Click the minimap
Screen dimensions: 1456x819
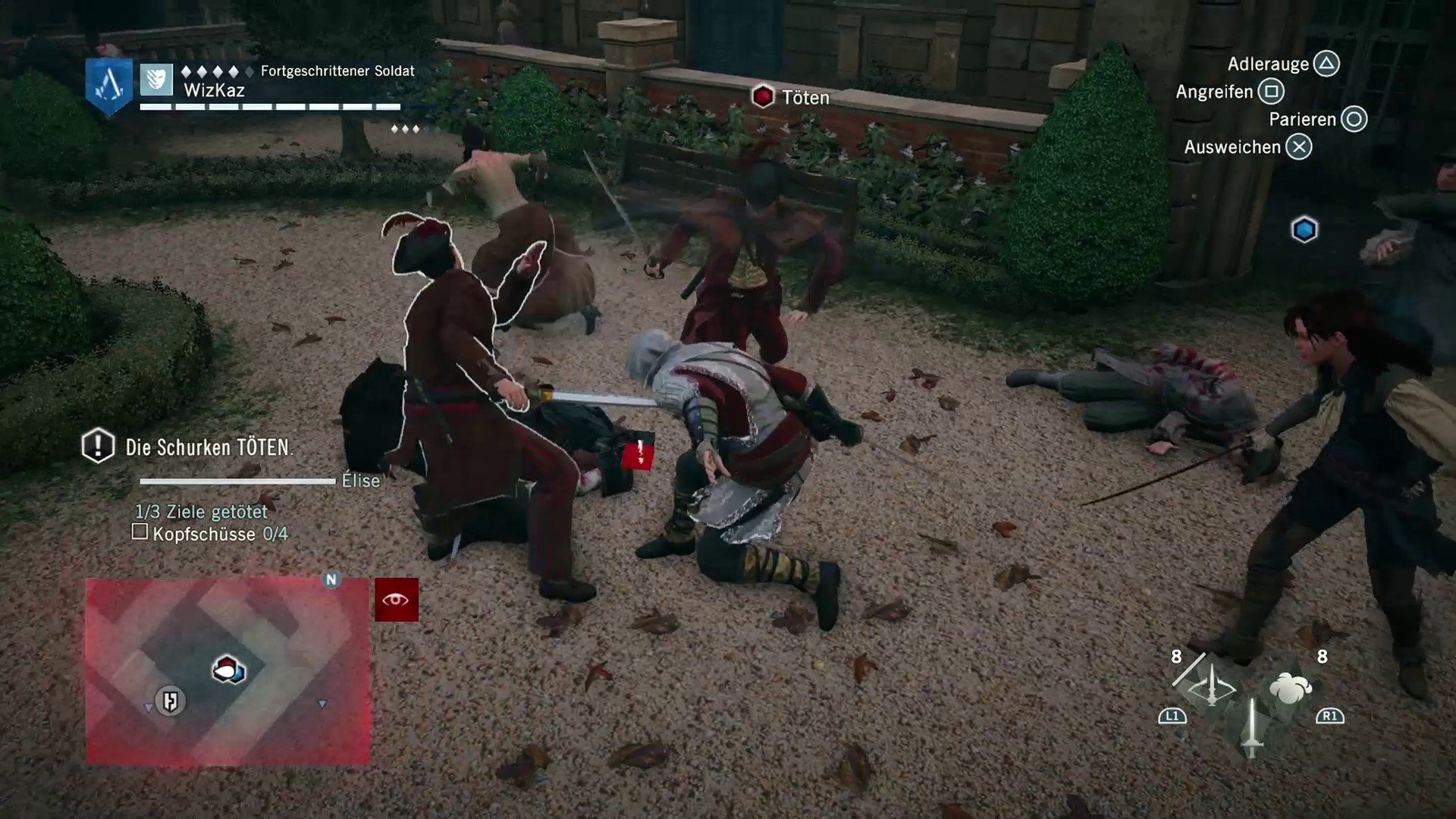point(227,671)
